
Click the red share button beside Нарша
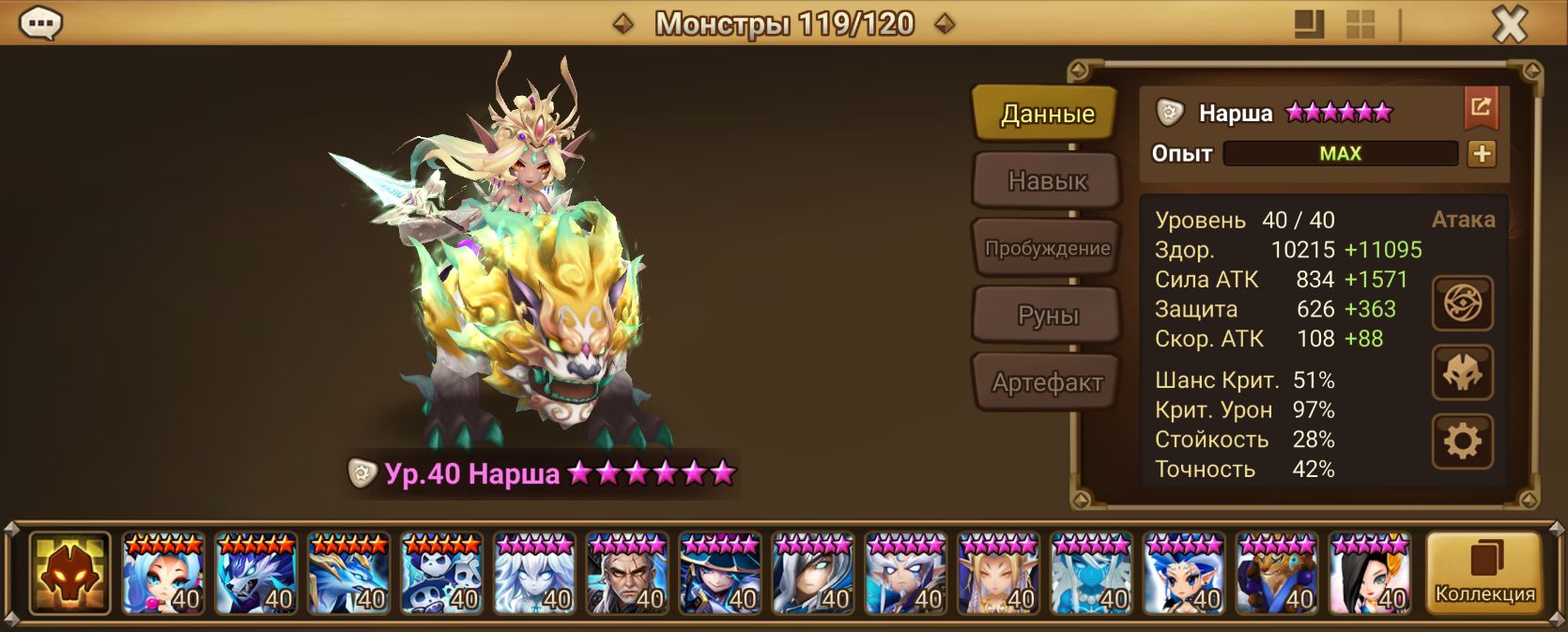coord(1481,109)
